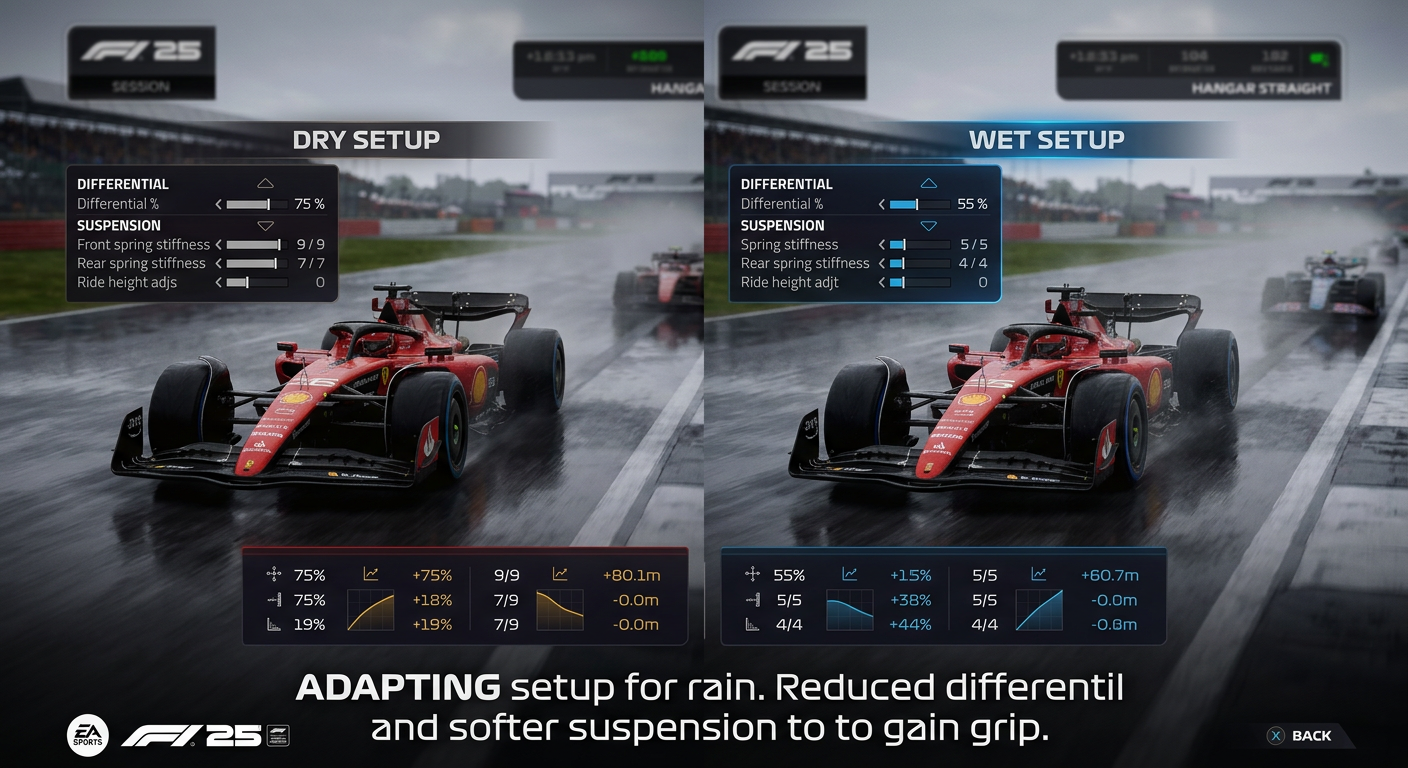The height and width of the screenshot is (768, 1408).
Task: Click the upward trend graph icon in wet stats
Action: (x=849, y=575)
